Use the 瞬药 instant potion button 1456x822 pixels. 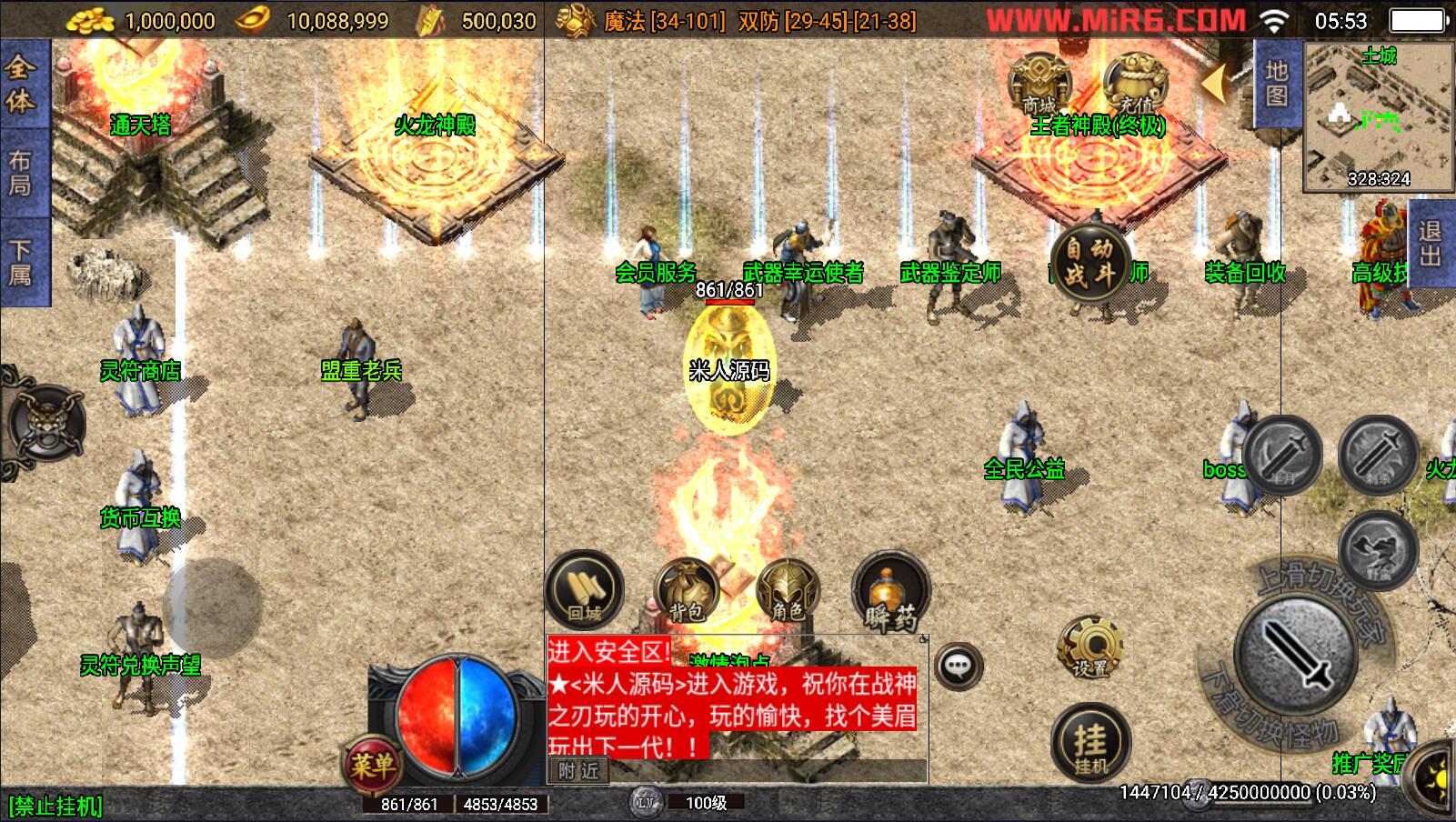click(890, 593)
